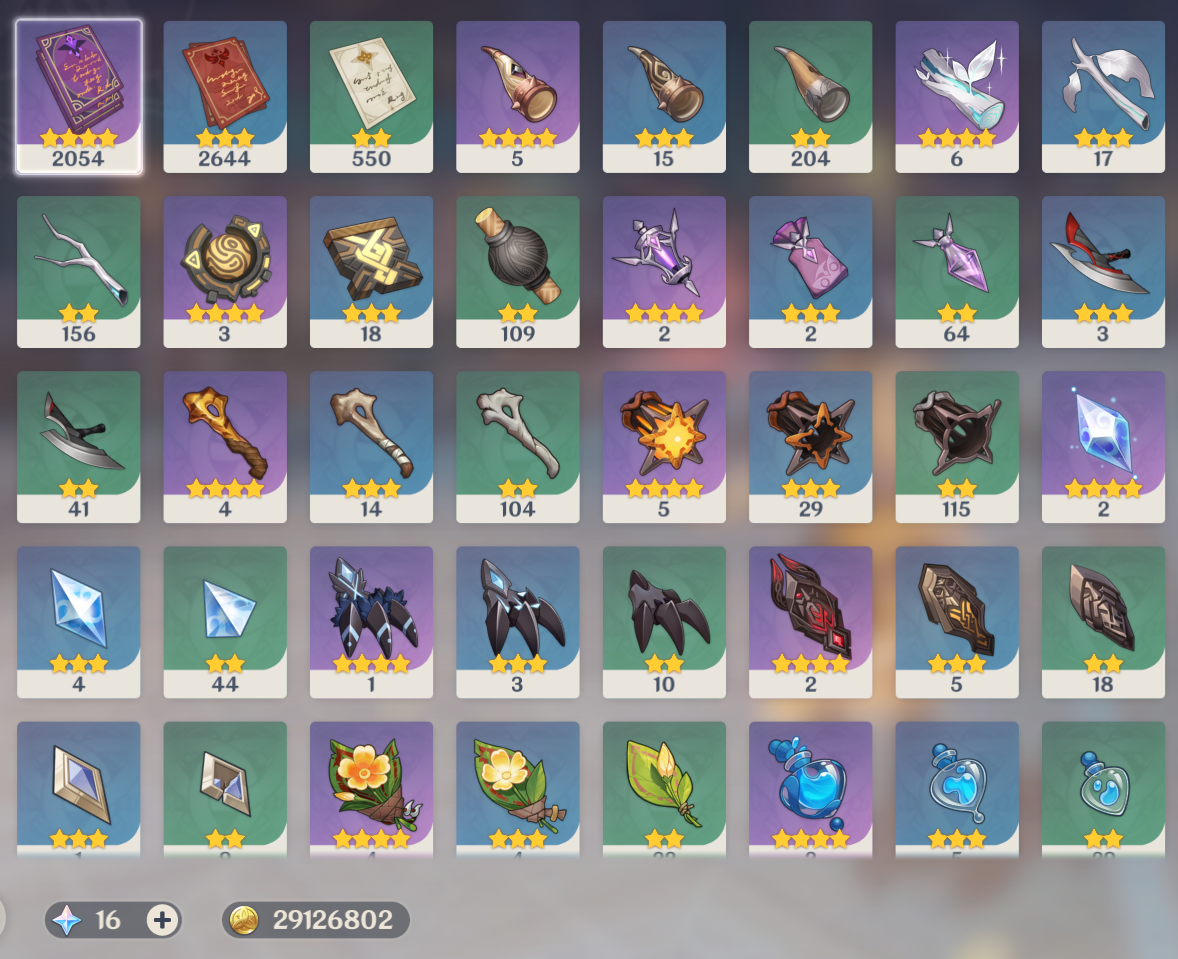Choose the two-star bone club with 104

point(518,444)
